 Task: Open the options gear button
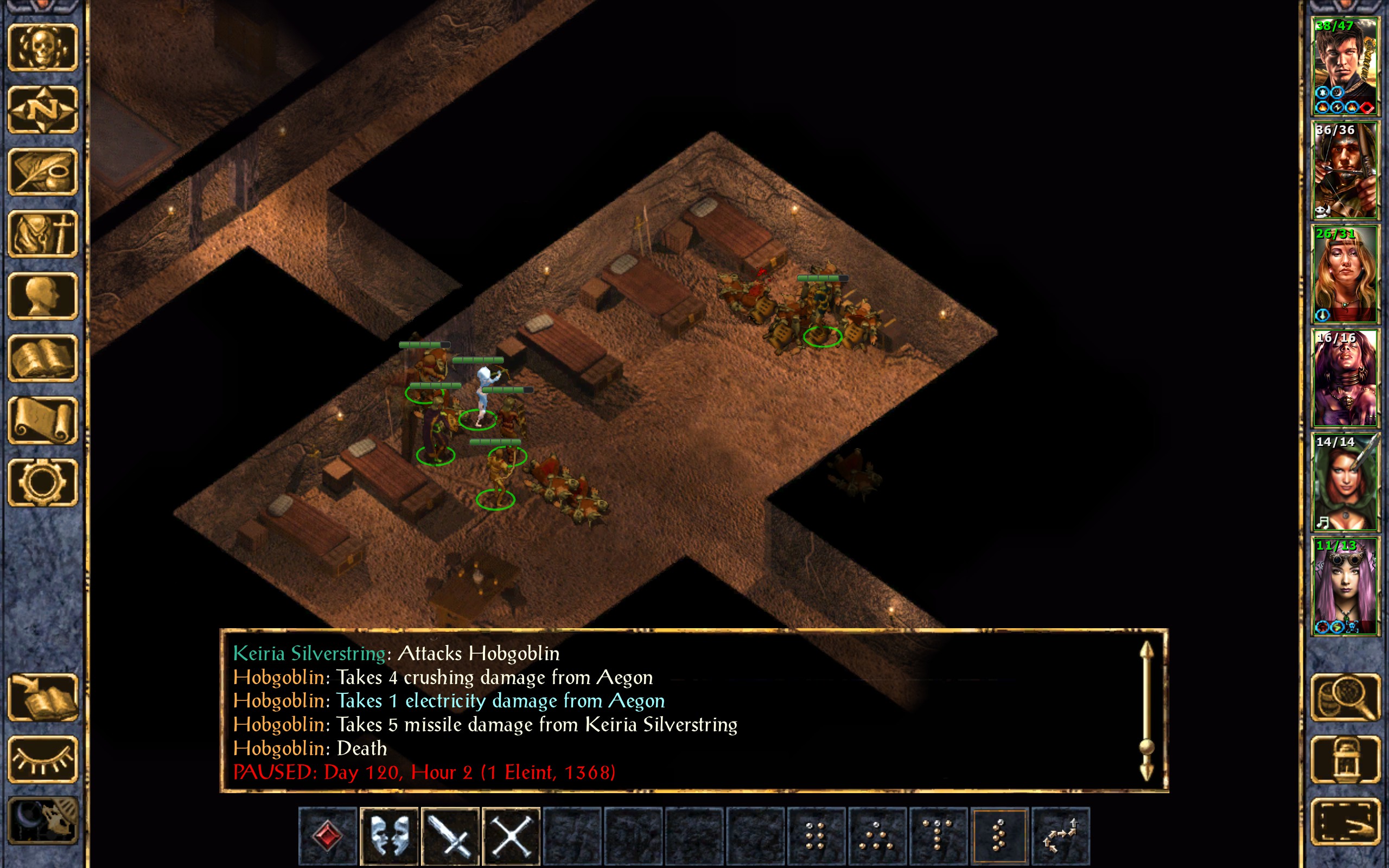point(42,482)
